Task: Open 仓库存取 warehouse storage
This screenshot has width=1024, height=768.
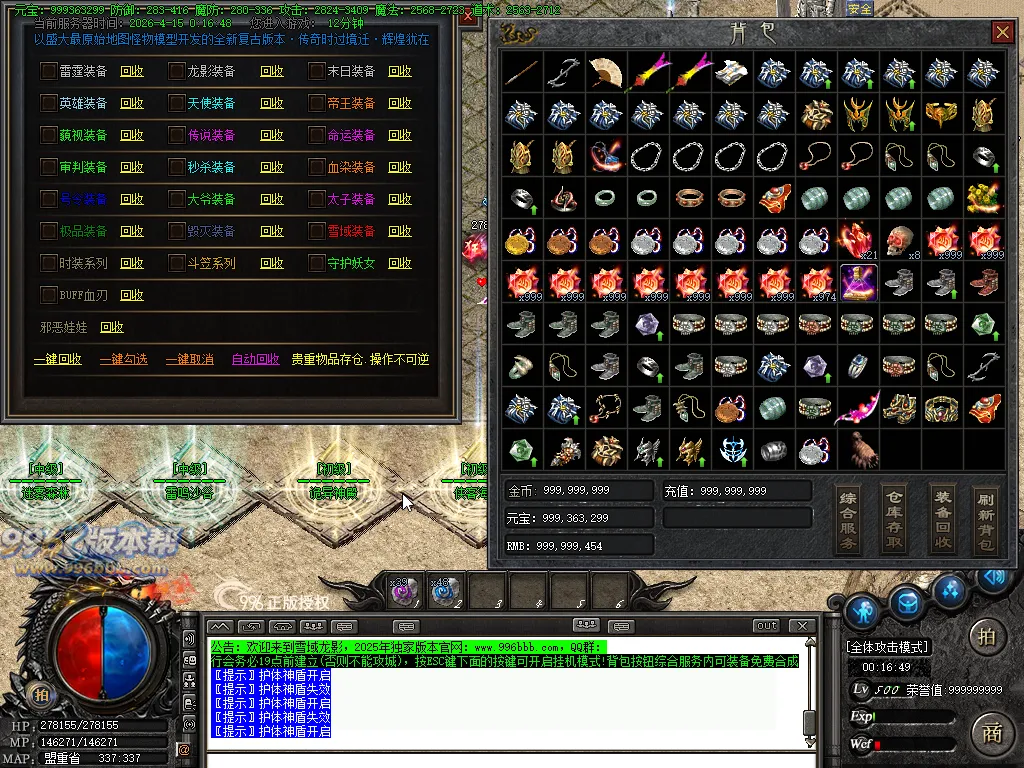Action: [895, 519]
